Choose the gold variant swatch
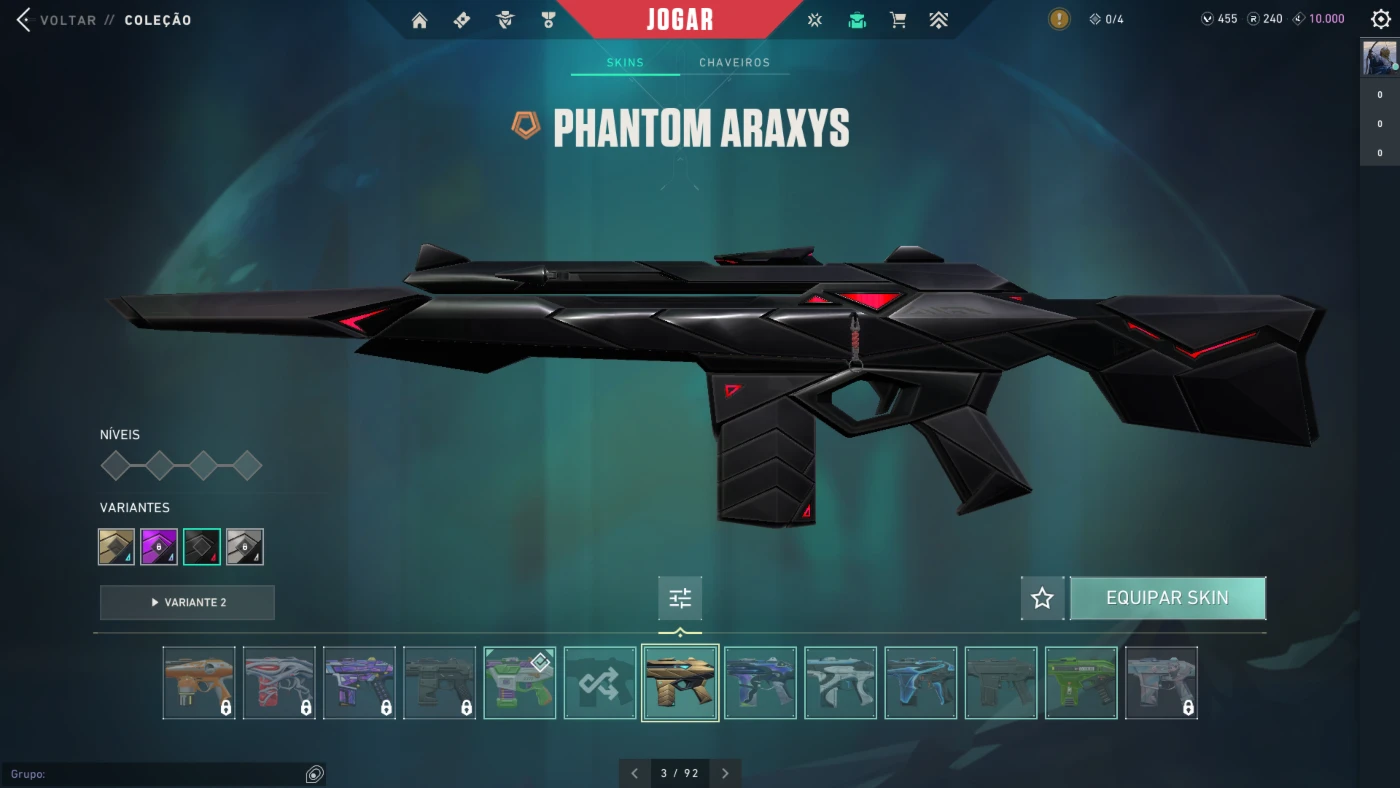The width and height of the screenshot is (1400, 788). click(117, 547)
